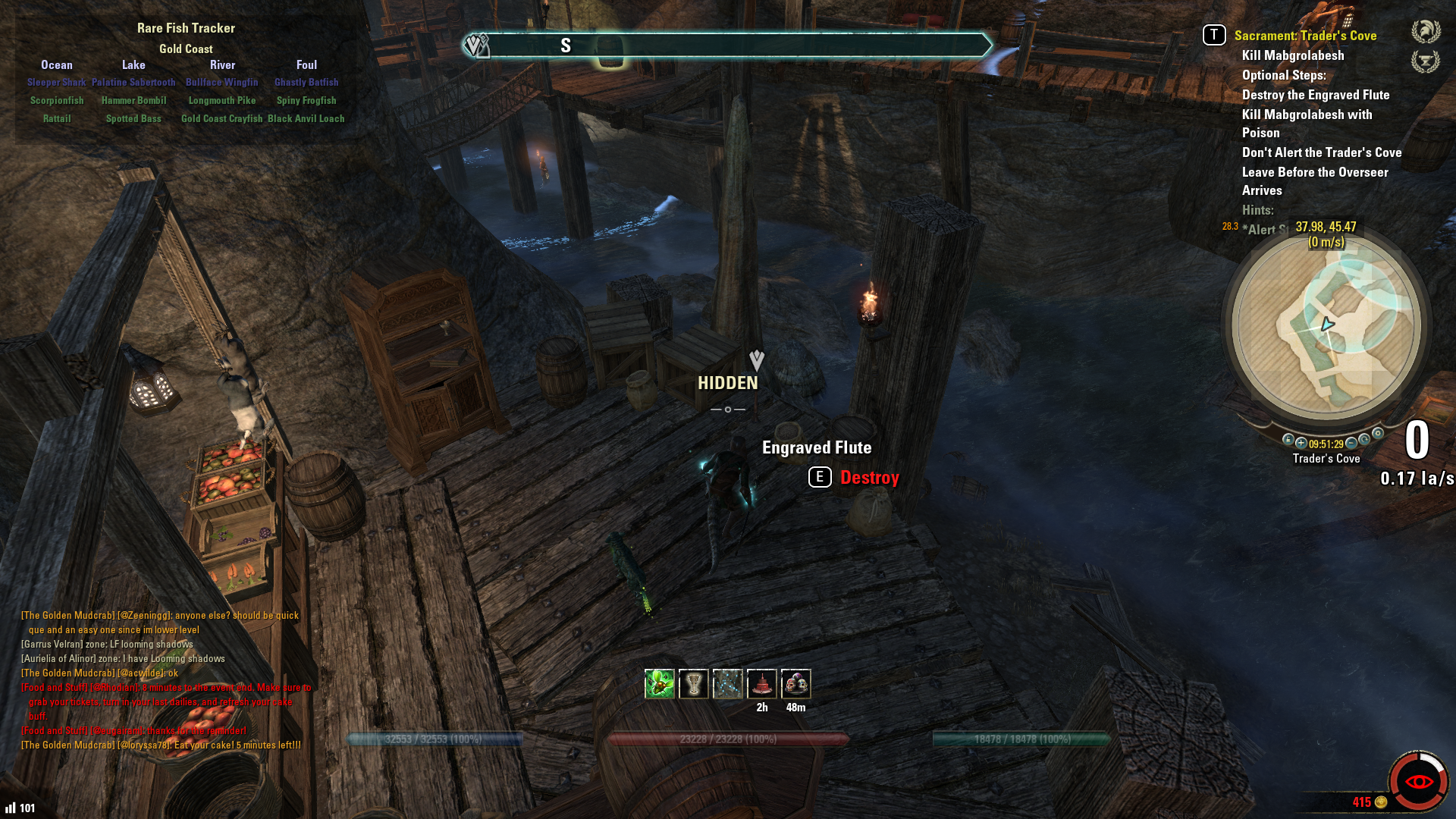This screenshot has width=1456, height=819.
Task: Zoom out the minimap with minus button
Action: 1351,444
